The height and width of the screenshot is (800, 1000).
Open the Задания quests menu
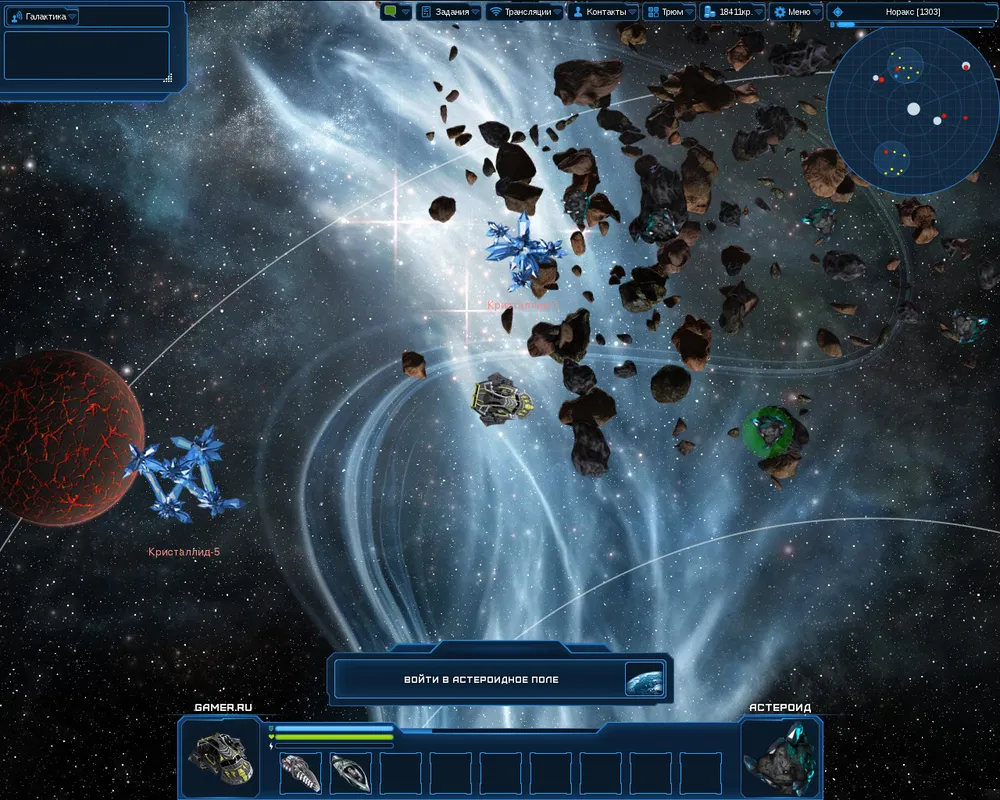[444, 12]
